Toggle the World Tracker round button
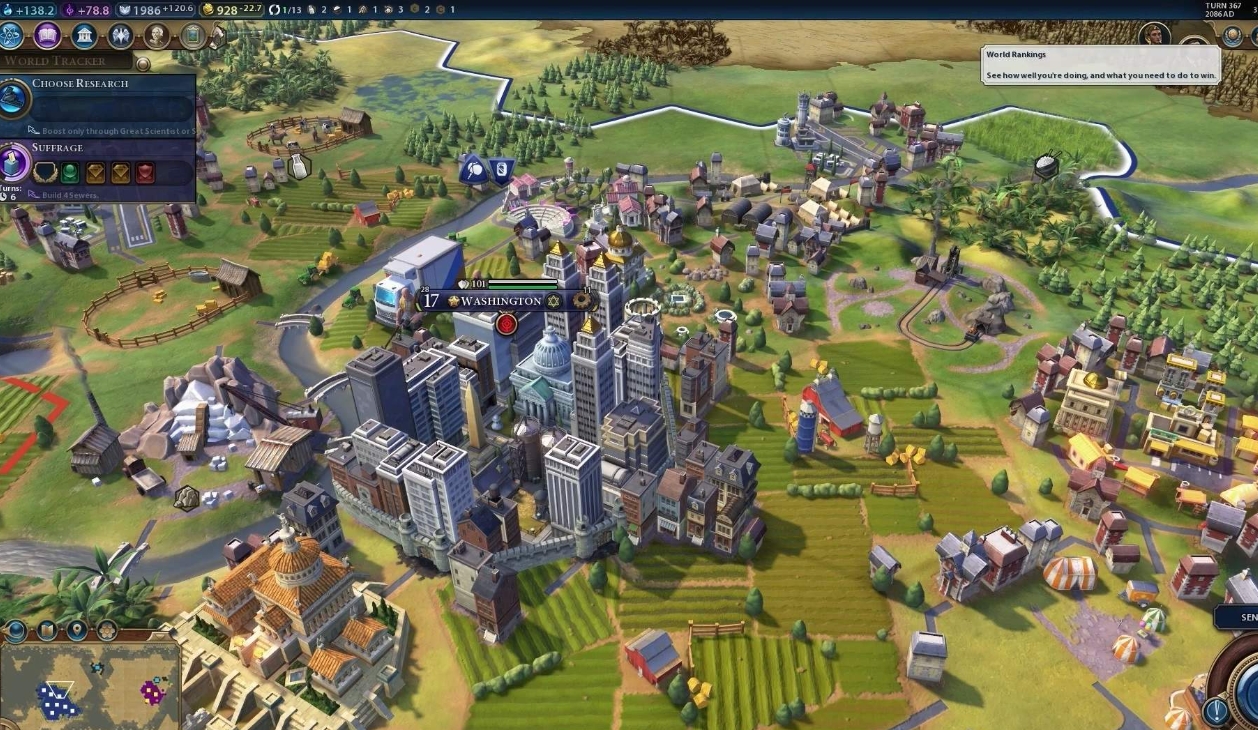The height and width of the screenshot is (730, 1258). pyautogui.click(x=143, y=64)
